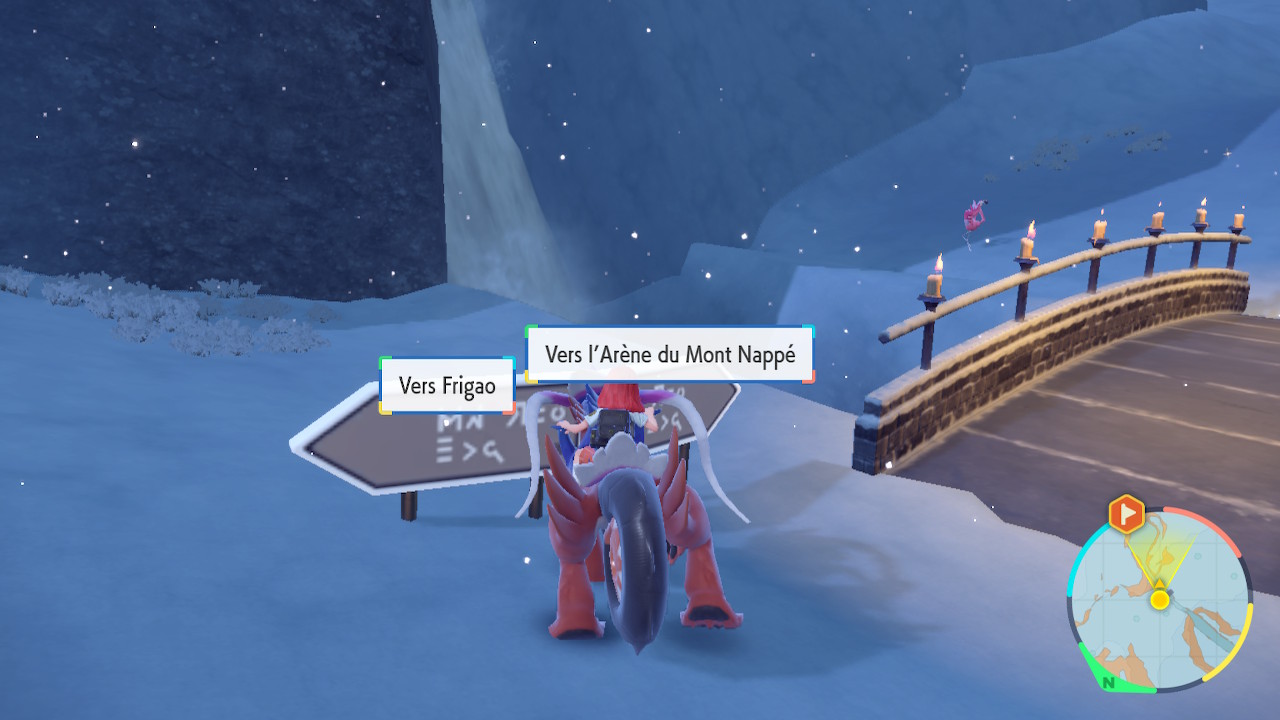Click the minimap circle in the corner

pos(1165,600)
